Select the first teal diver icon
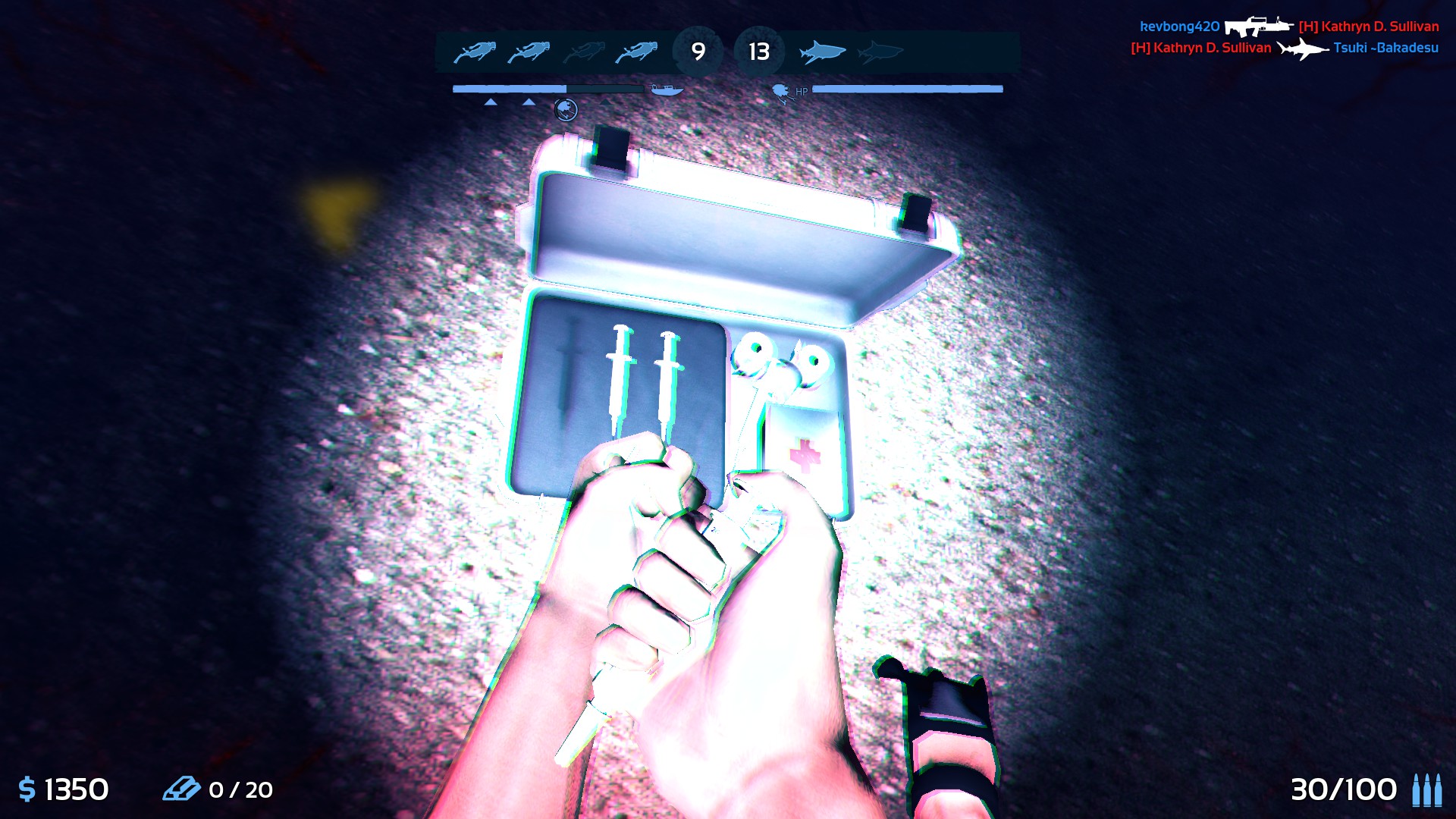Screen dimensions: 1456x819 (x=478, y=51)
